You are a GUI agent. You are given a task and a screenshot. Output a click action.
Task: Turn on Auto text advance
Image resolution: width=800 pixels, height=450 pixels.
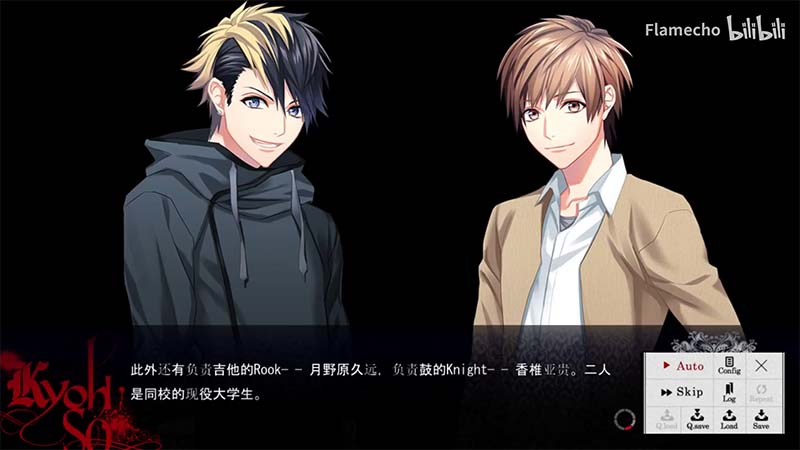[681, 366]
